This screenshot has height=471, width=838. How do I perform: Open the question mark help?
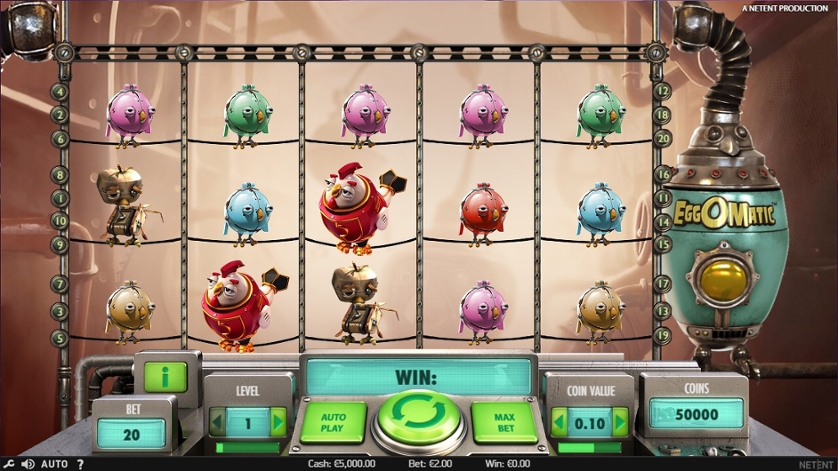point(80,464)
